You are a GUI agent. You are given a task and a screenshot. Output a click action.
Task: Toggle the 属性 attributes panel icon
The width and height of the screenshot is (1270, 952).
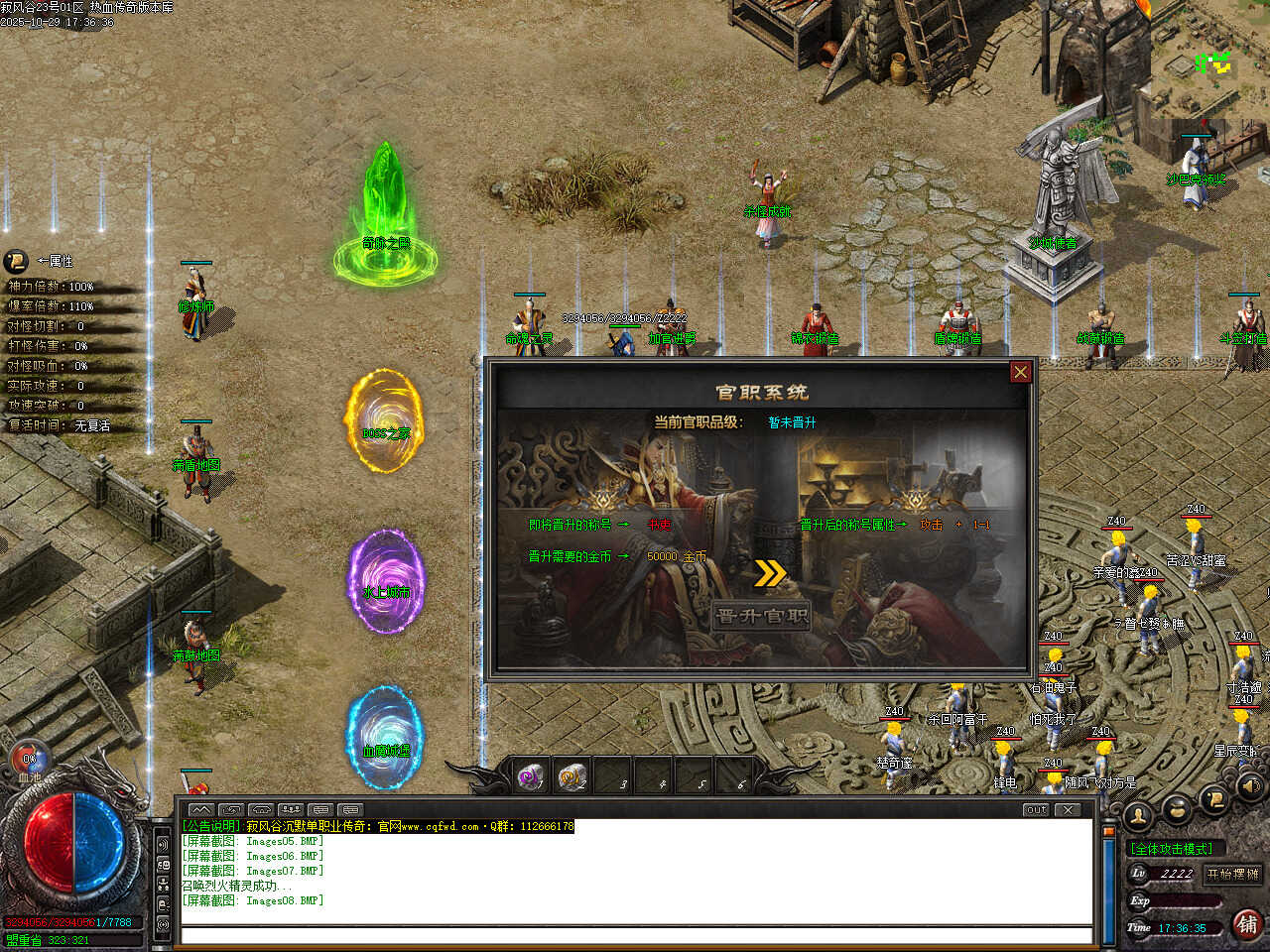16,262
